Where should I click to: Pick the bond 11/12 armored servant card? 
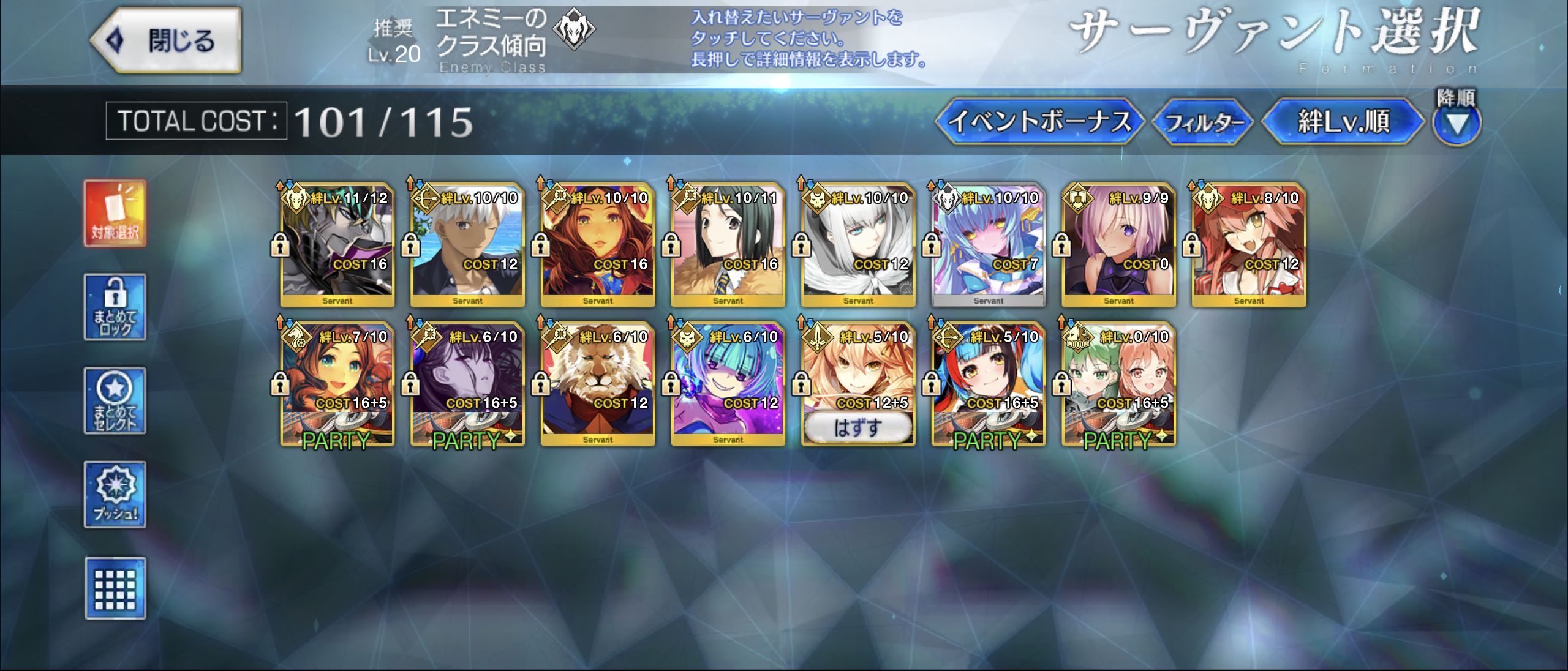tap(337, 245)
